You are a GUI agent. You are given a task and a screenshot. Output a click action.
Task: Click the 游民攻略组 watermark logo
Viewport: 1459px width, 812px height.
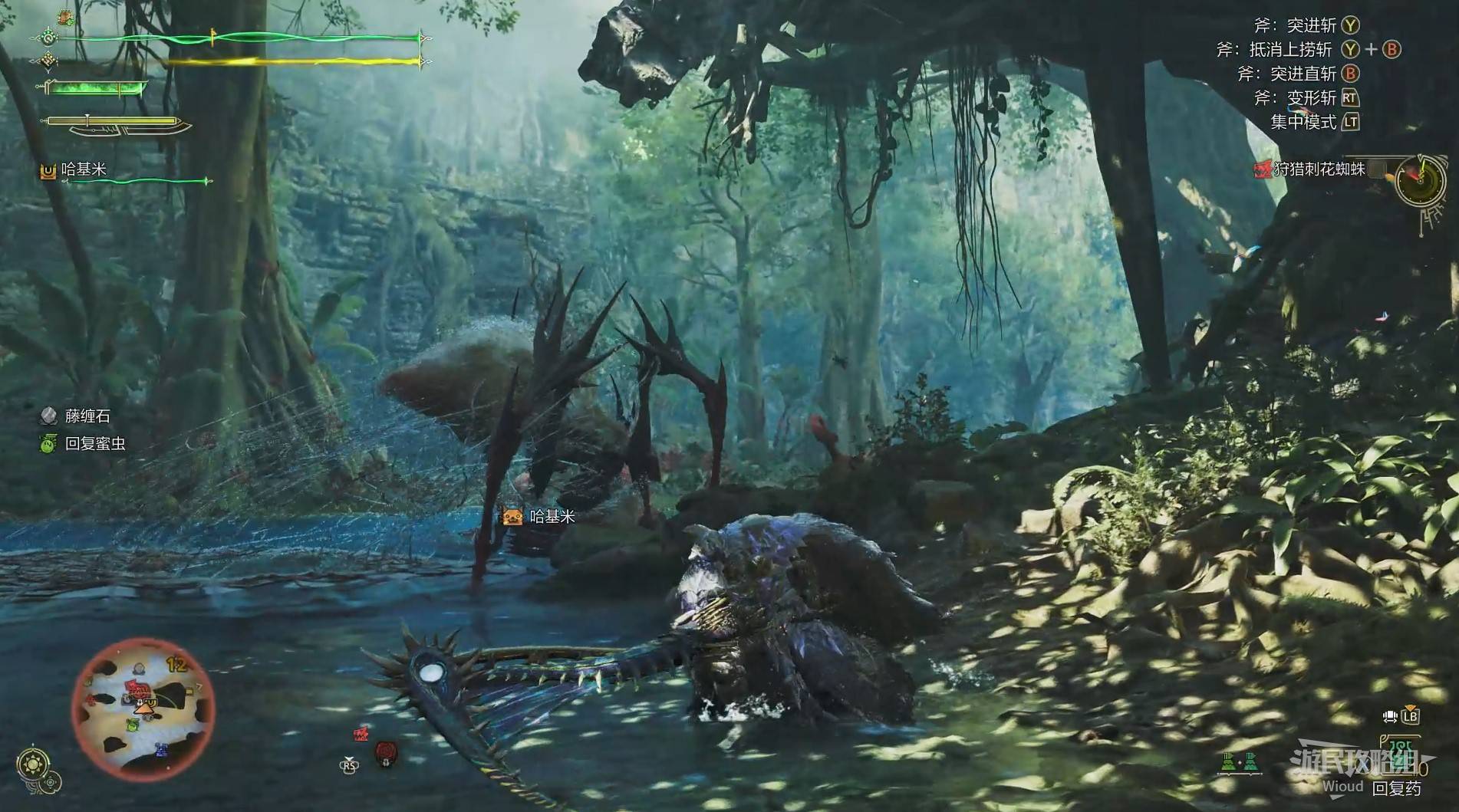[1352, 763]
